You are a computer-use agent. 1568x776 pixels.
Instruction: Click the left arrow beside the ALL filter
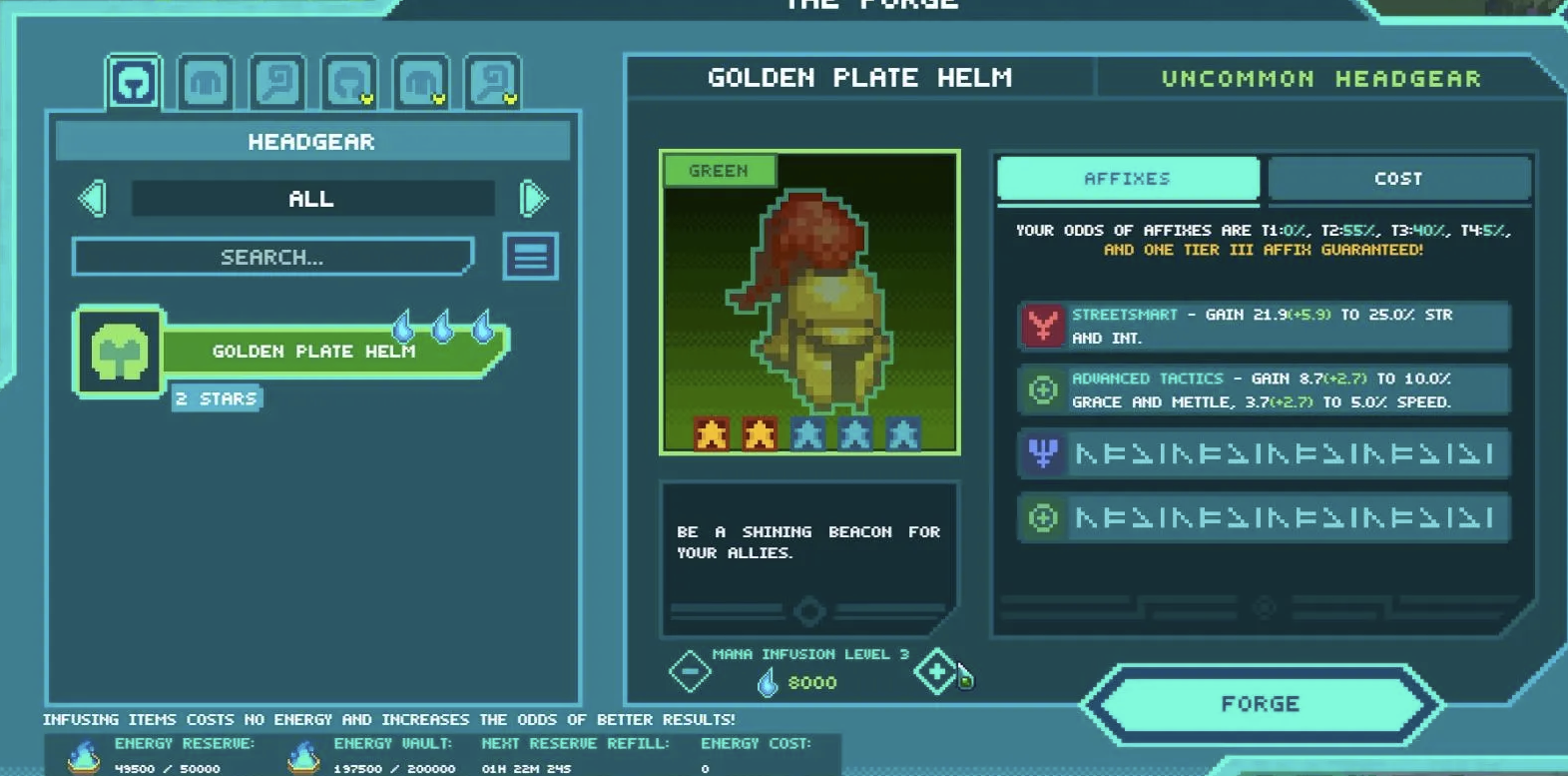[93, 198]
